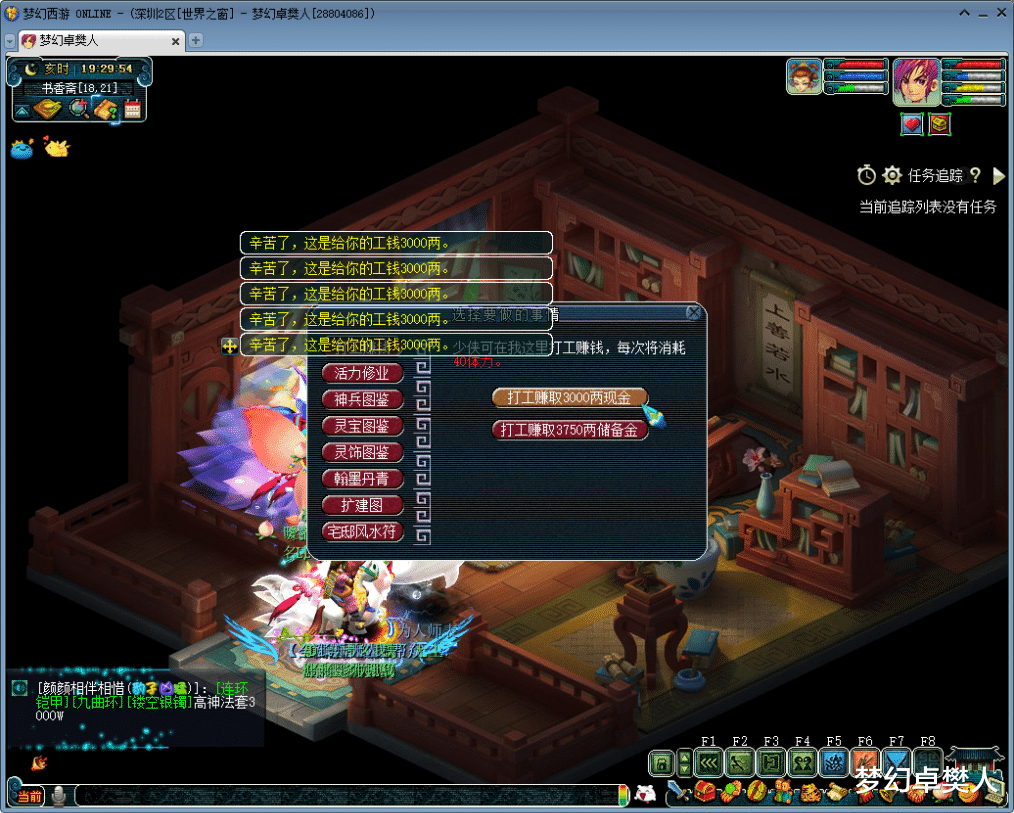The image size is (1014, 813).
Task: Click the 翰墨丹青 entry
Action: [362, 479]
